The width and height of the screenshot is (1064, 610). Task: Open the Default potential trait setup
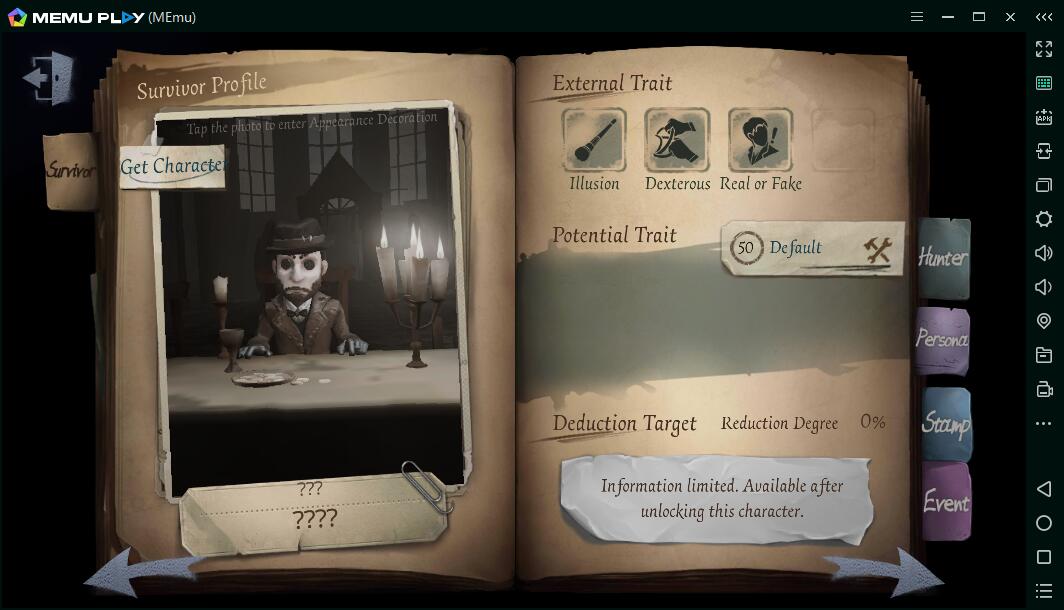point(812,248)
